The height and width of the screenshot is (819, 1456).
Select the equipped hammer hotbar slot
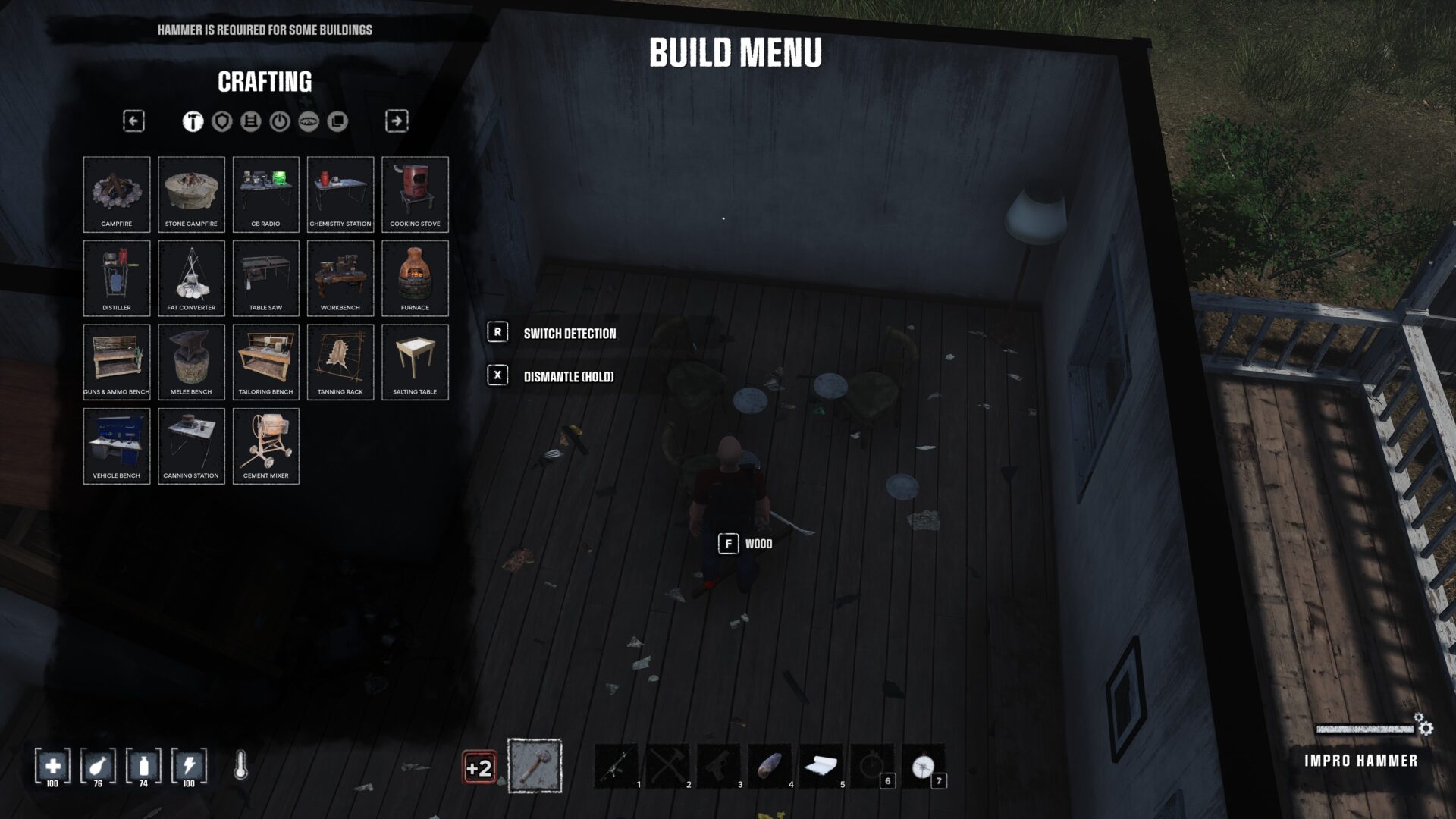(x=535, y=766)
